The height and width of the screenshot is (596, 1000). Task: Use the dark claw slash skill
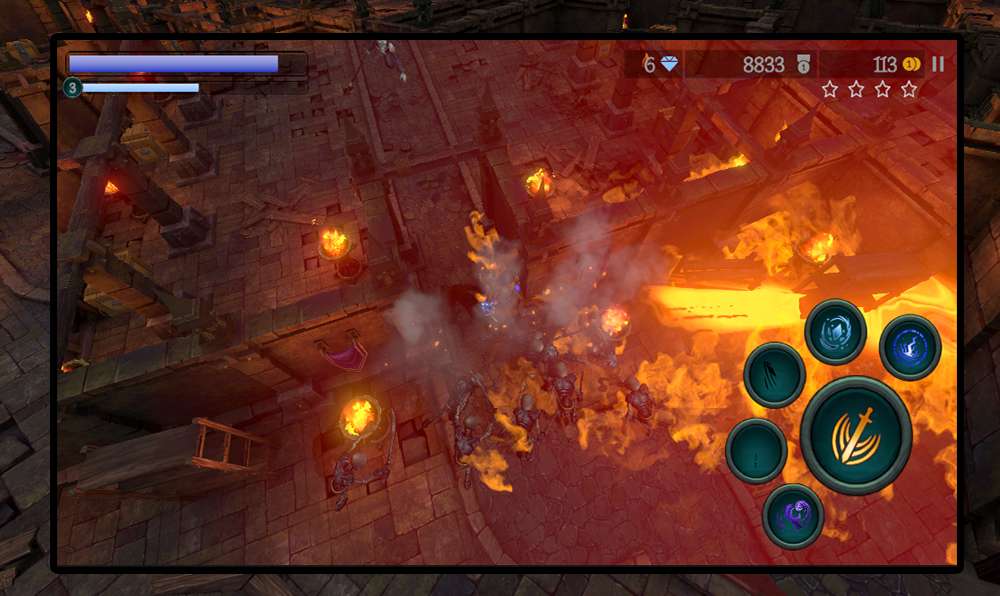coord(774,375)
